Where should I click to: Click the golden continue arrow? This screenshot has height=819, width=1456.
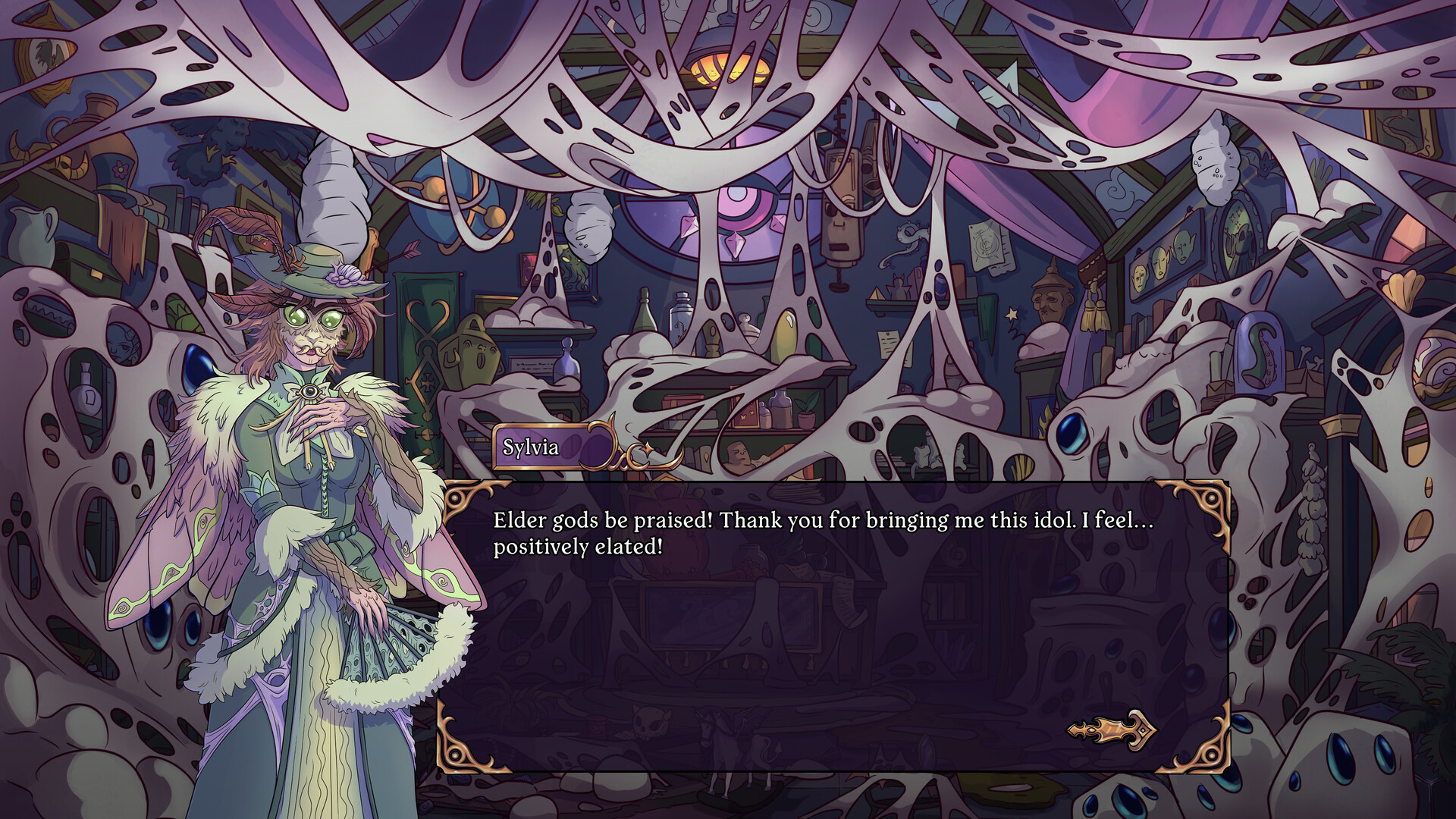(x=1112, y=730)
